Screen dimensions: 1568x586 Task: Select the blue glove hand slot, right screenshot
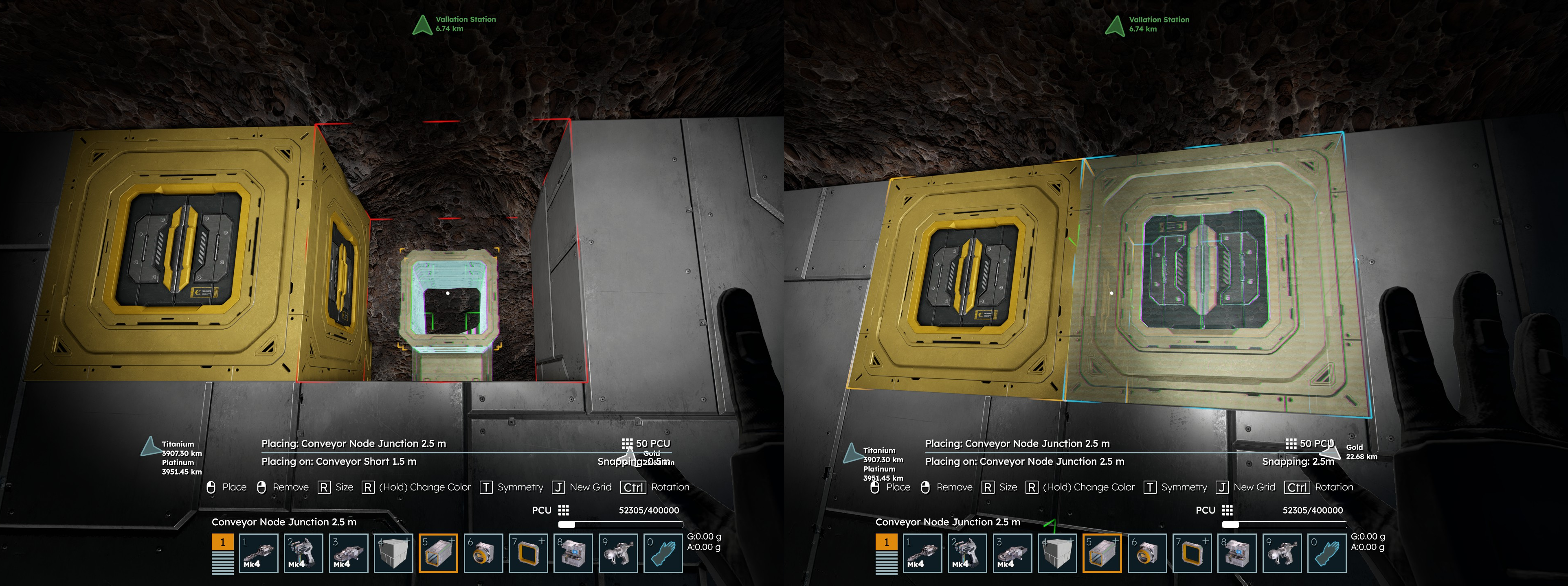(x=1327, y=553)
